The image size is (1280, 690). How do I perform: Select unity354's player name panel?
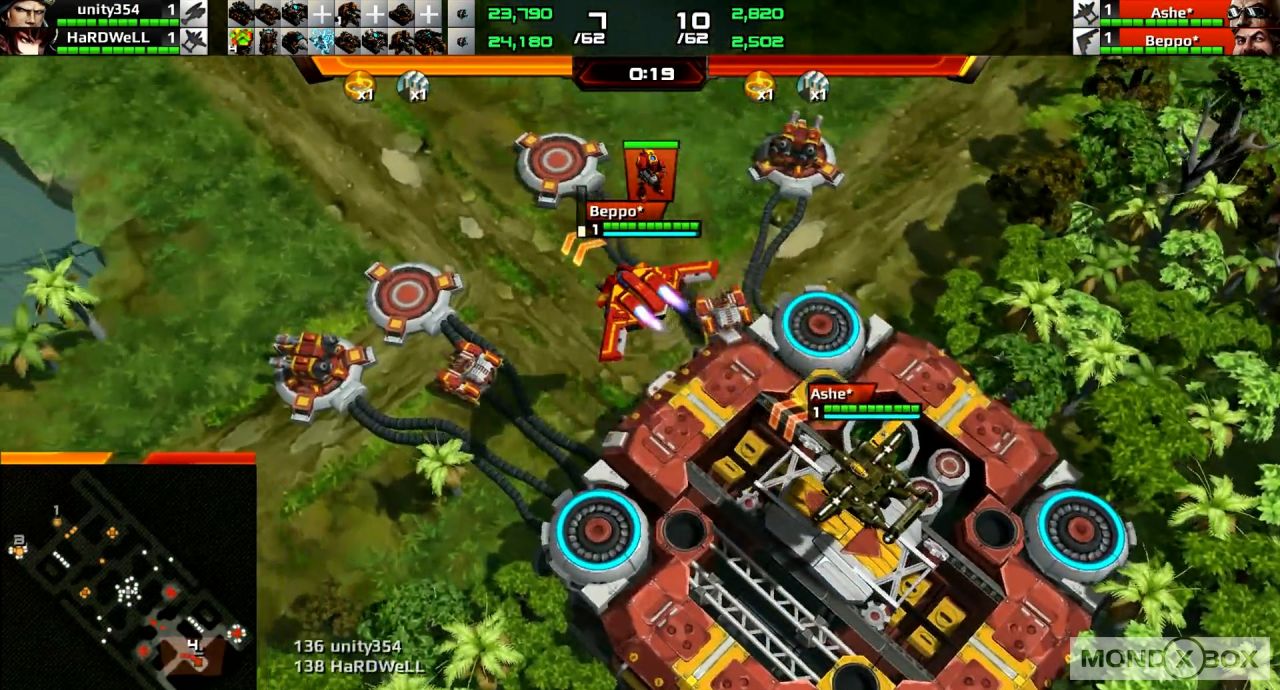pyautogui.click(x=108, y=11)
